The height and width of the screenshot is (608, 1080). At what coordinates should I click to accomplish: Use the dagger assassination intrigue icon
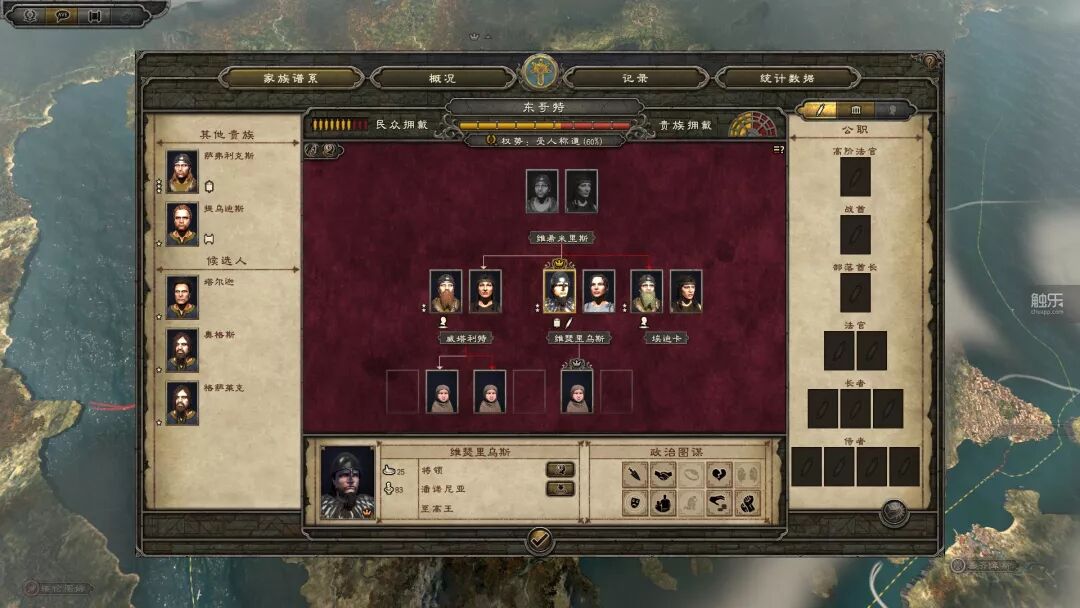coord(633,475)
